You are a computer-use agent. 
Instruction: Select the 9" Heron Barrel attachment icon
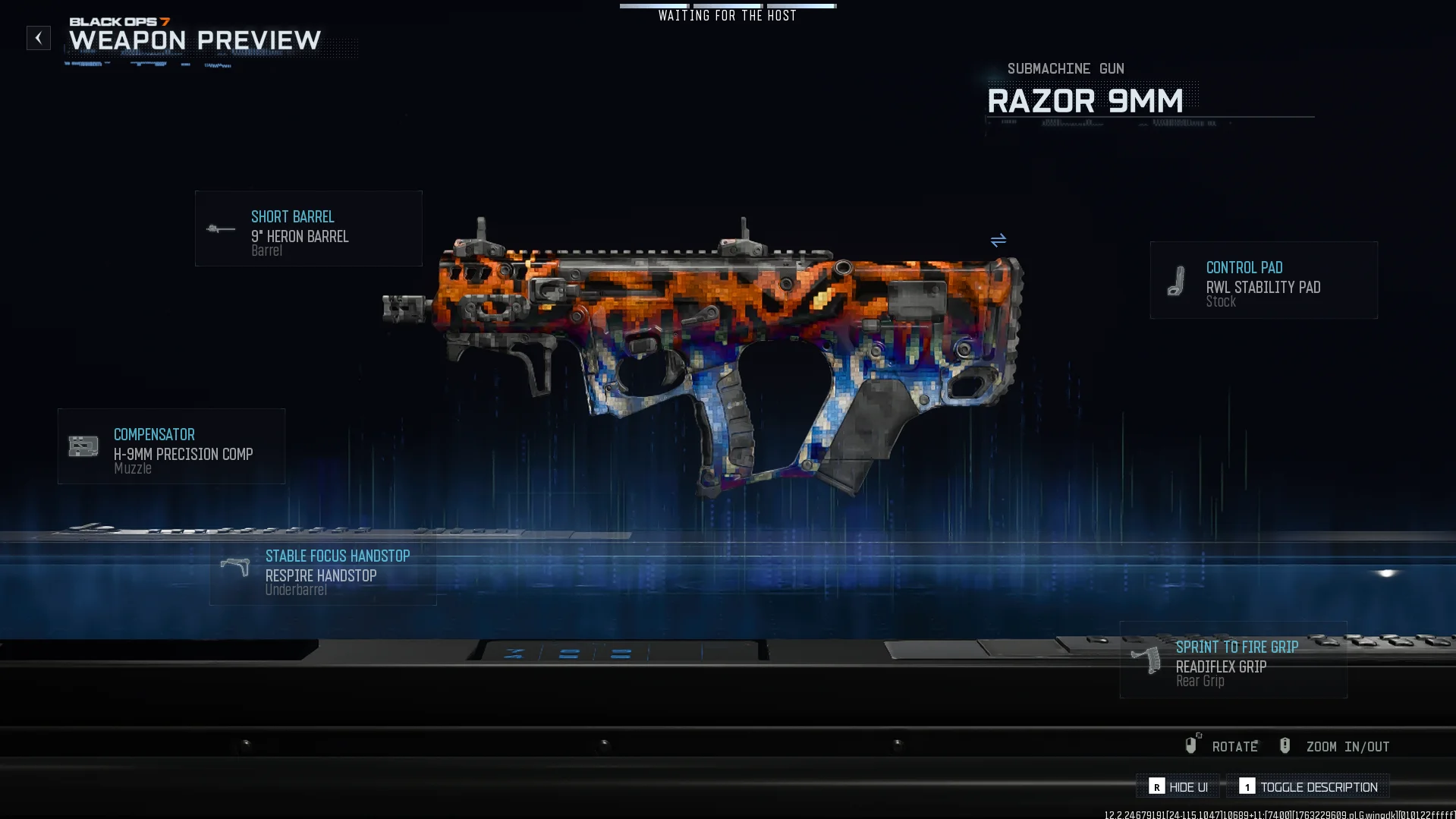(x=220, y=228)
